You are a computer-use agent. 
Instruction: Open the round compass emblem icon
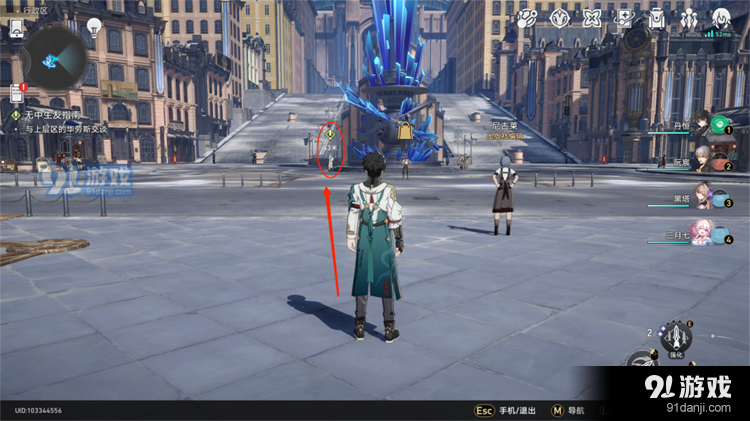(x=560, y=19)
